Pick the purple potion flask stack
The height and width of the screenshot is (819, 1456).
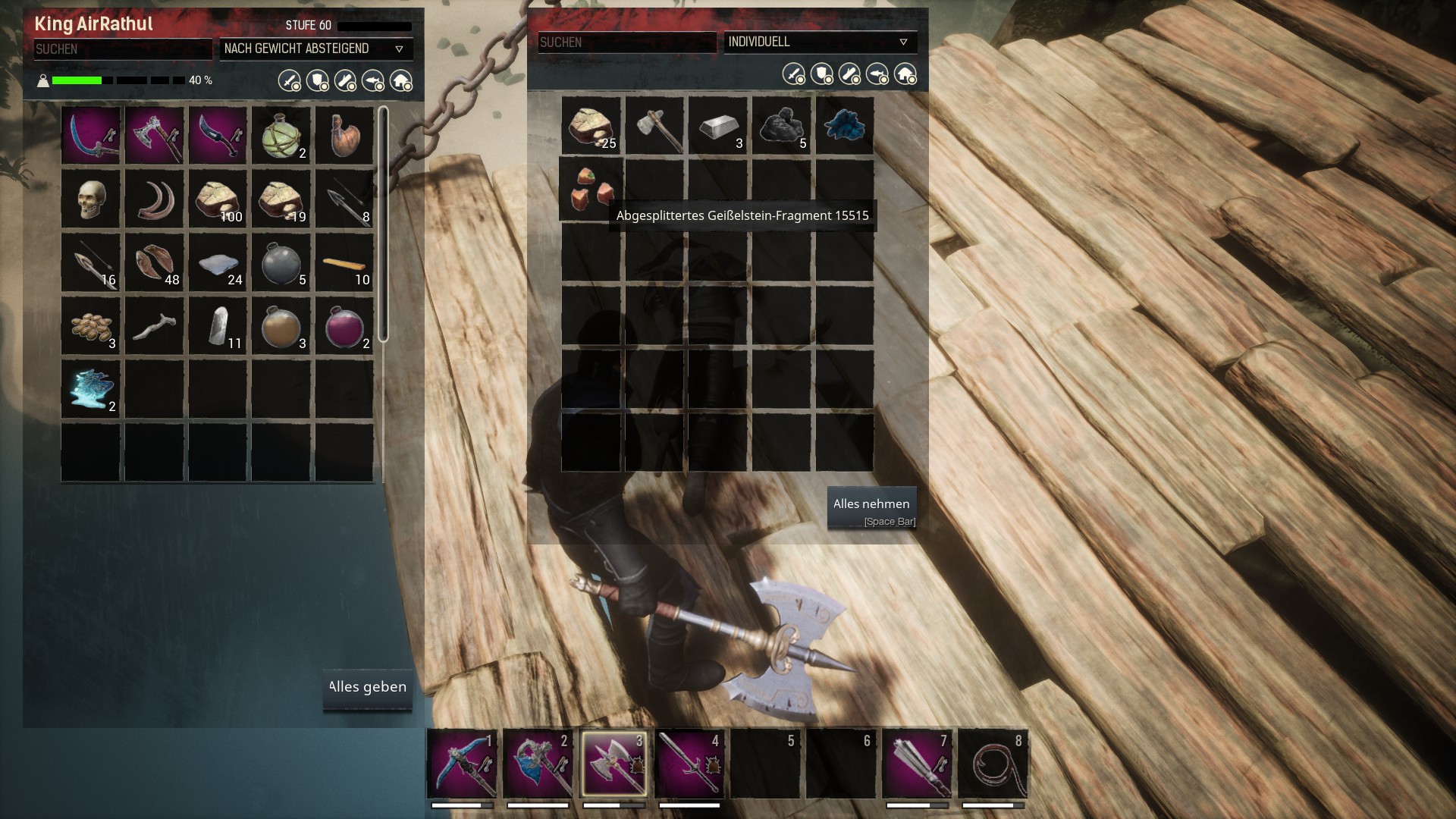point(344,326)
